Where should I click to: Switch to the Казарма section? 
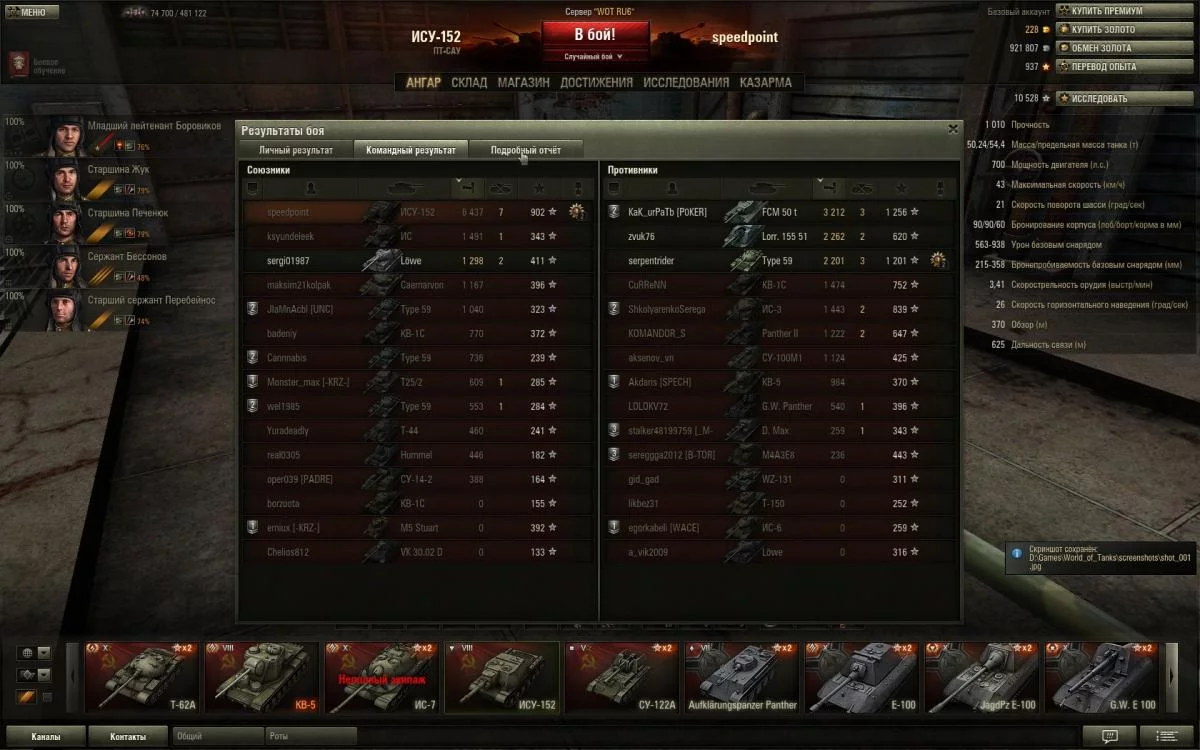coord(765,83)
